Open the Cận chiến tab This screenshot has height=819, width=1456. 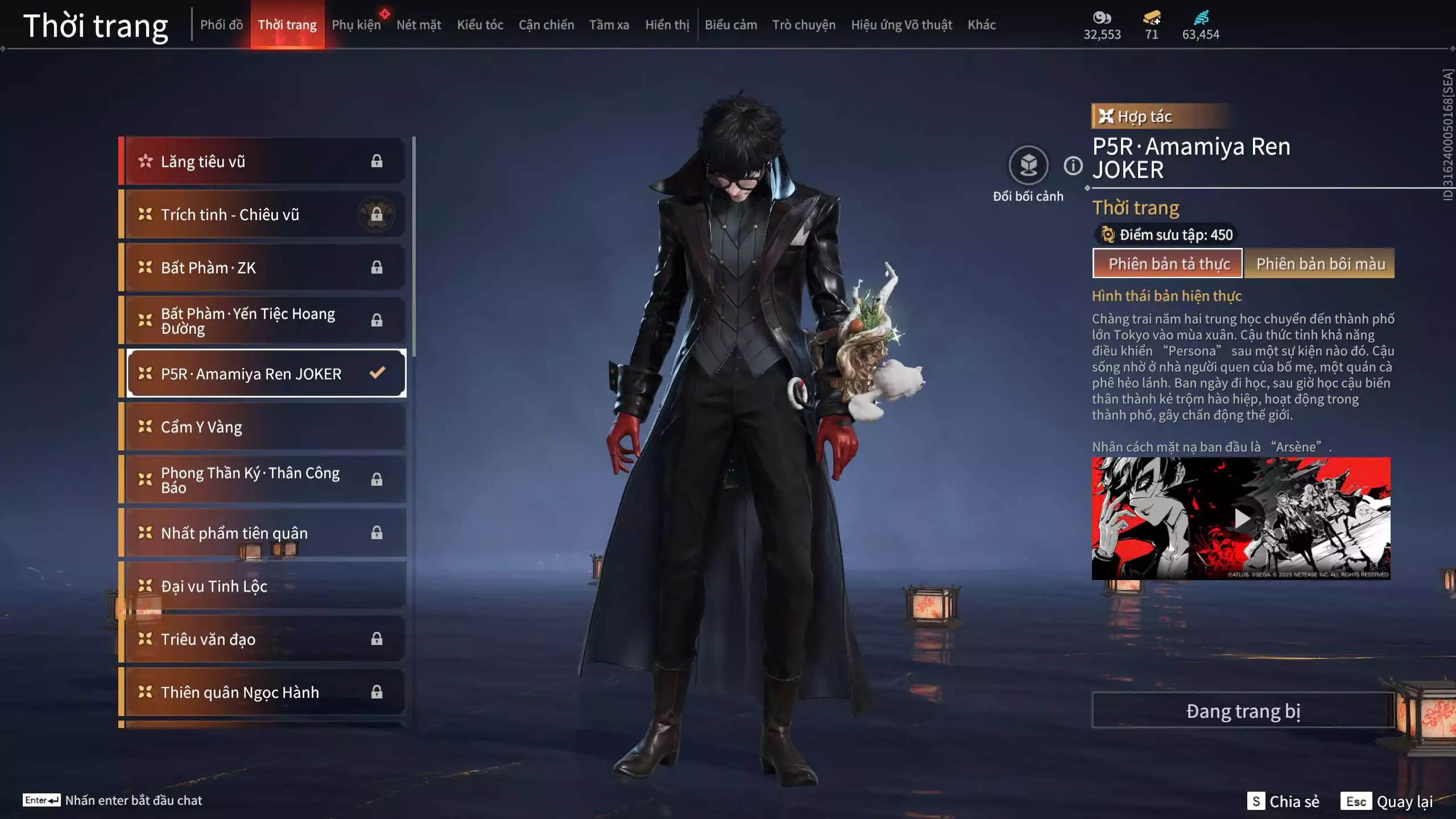click(x=546, y=25)
